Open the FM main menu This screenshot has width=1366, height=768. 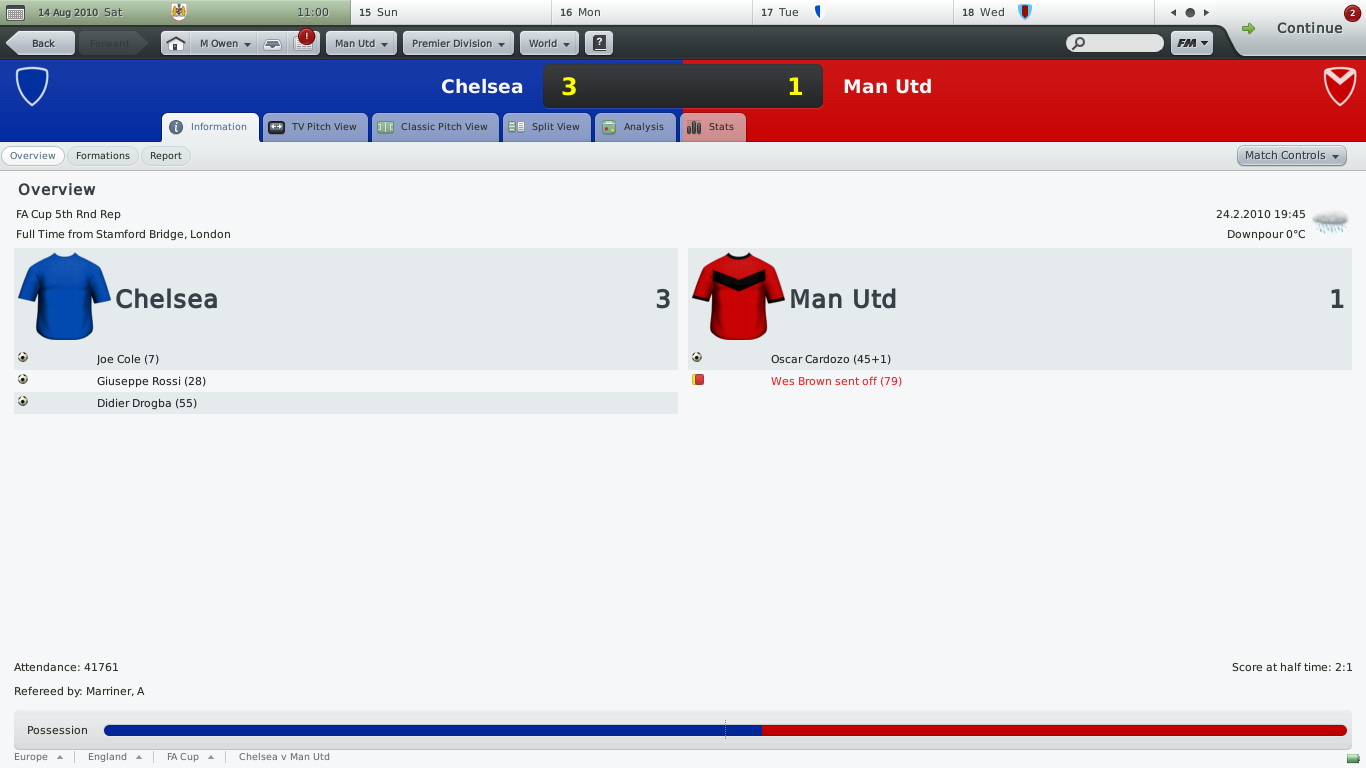tap(1191, 43)
